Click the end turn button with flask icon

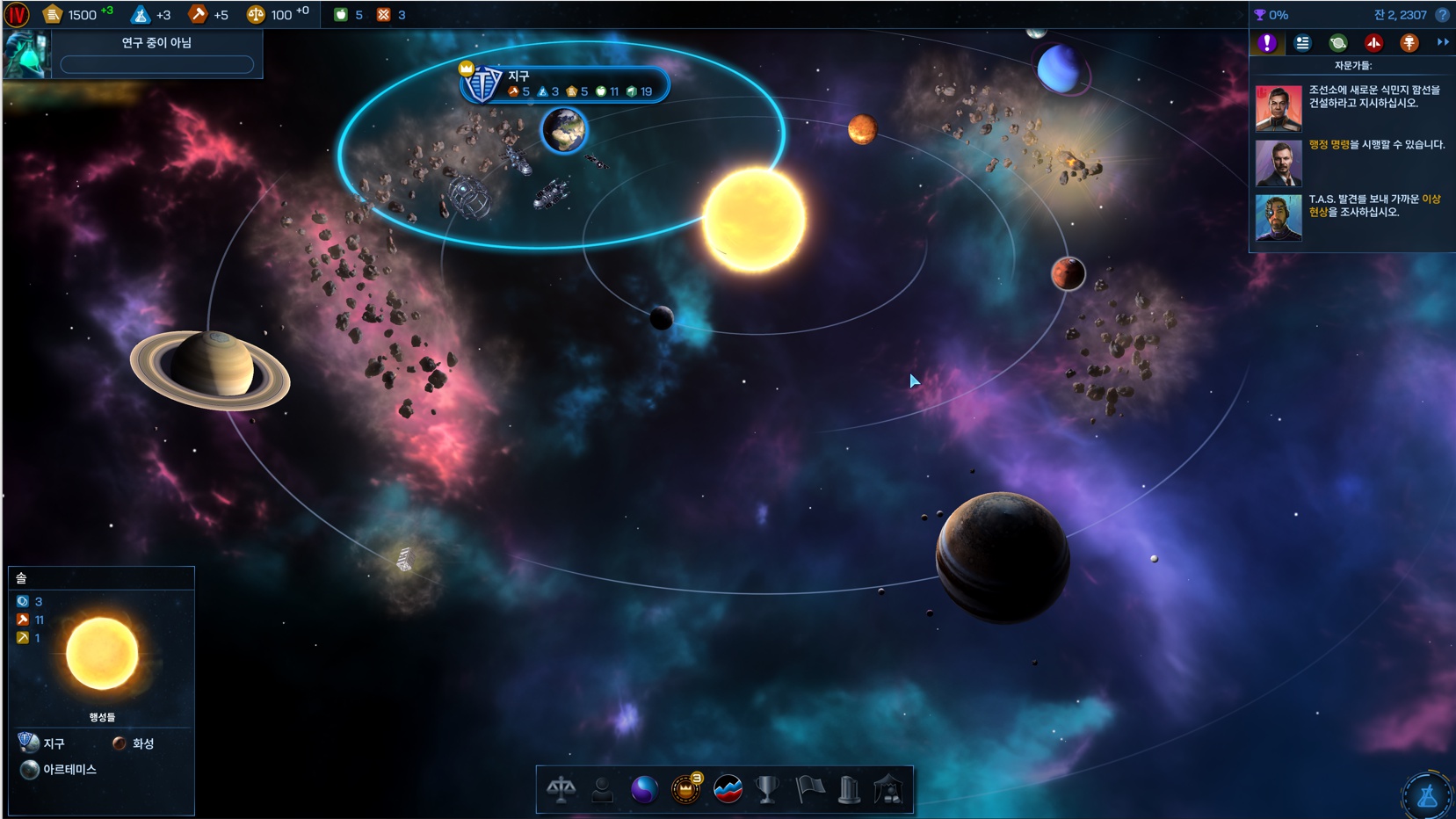1427,795
